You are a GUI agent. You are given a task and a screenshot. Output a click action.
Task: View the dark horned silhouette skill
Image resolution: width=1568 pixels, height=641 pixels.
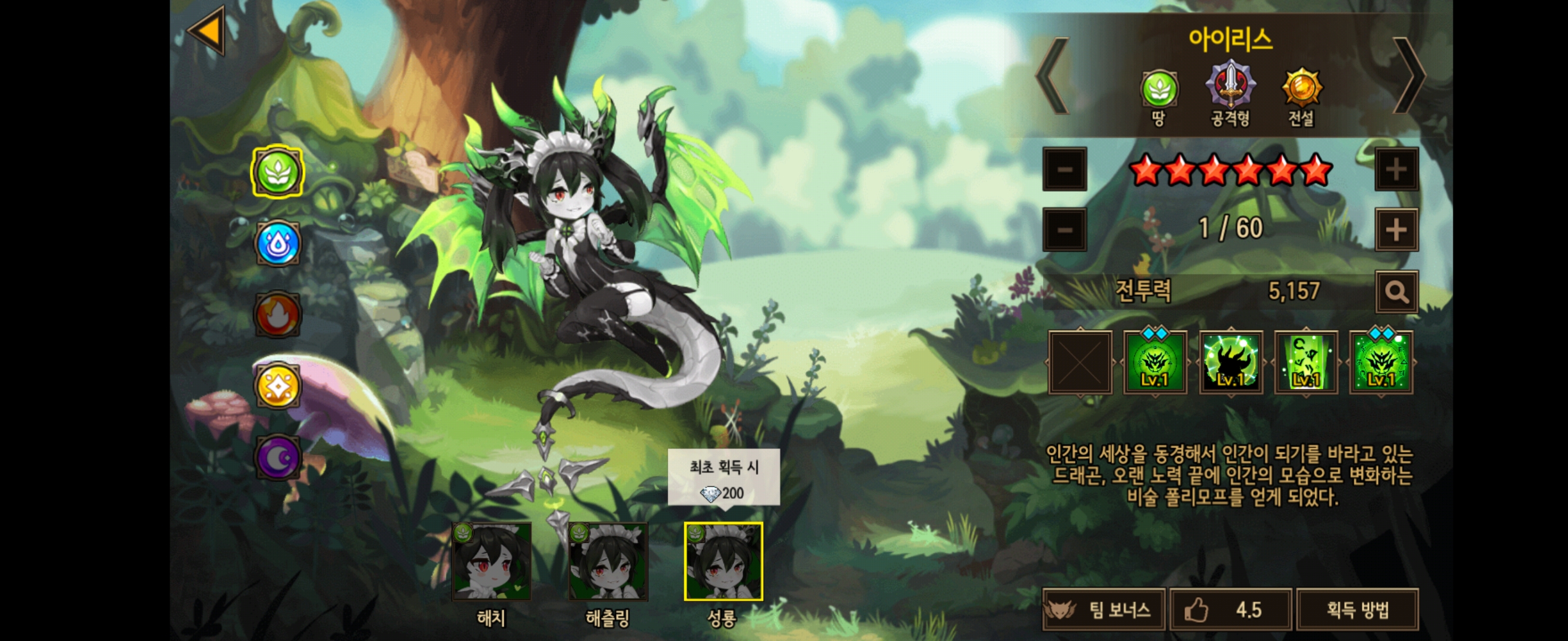point(1230,363)
